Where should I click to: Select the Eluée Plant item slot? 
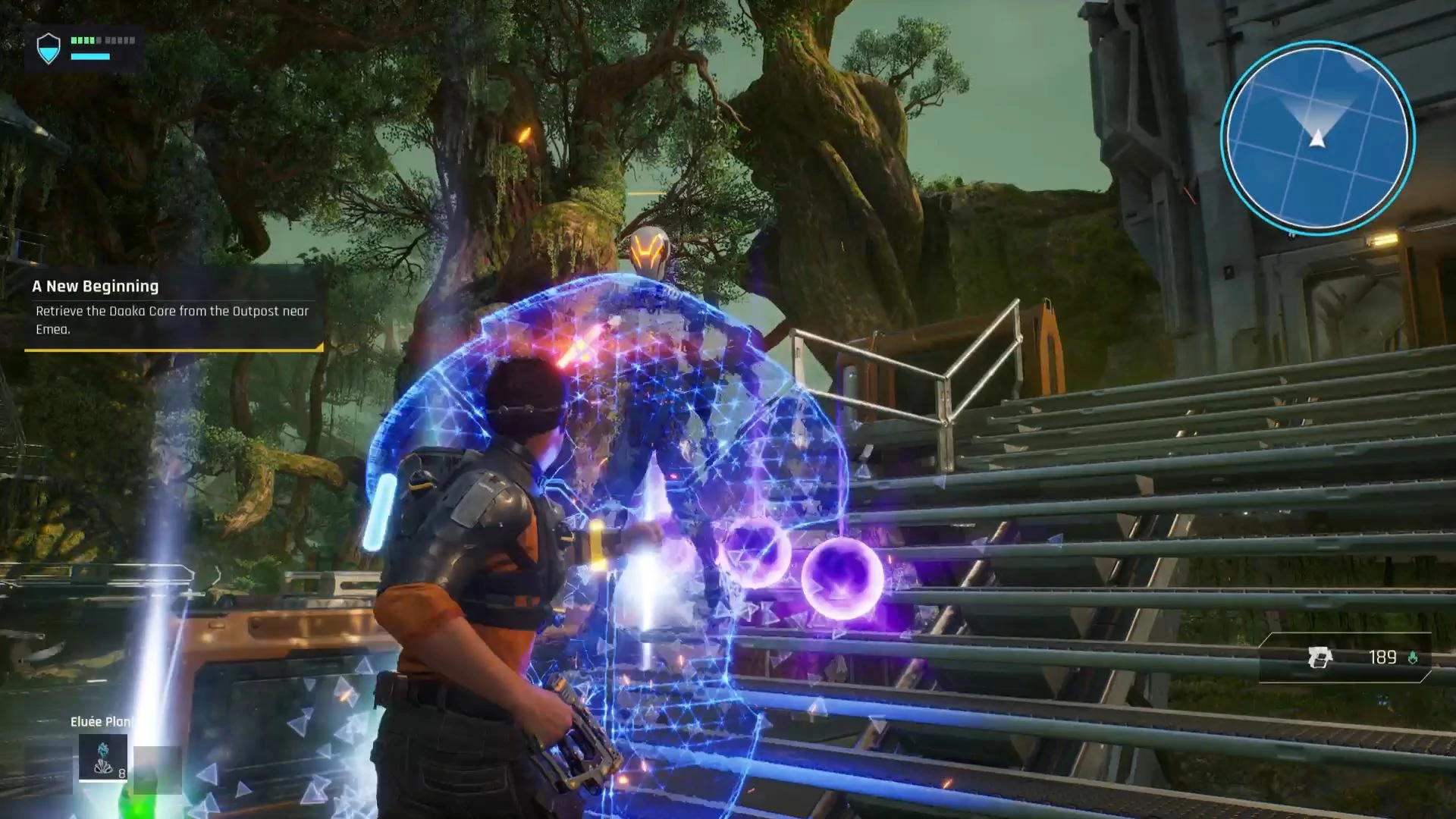[103, 757]
